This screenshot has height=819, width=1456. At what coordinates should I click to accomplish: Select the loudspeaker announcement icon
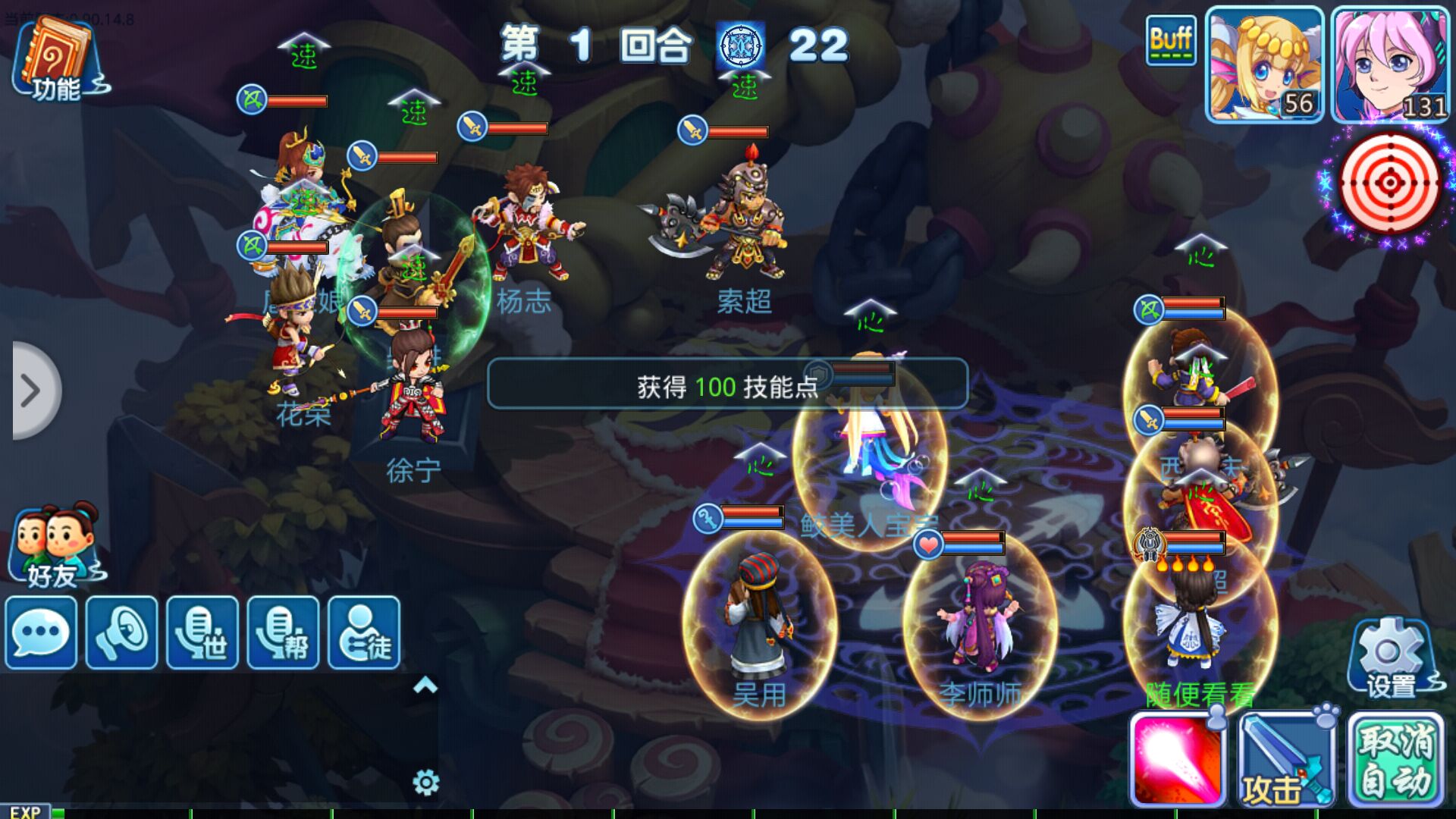(121, 633)
